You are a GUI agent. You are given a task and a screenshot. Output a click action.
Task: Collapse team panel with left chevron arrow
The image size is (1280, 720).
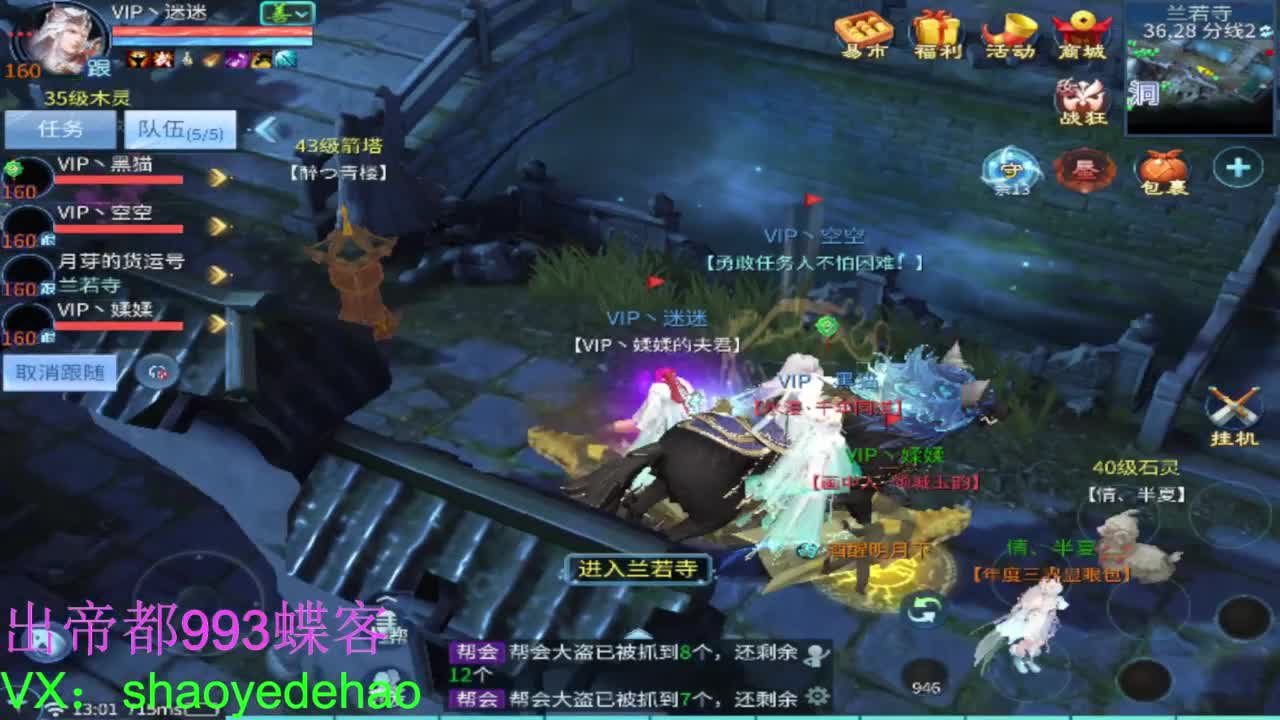(x=267, y=128)
